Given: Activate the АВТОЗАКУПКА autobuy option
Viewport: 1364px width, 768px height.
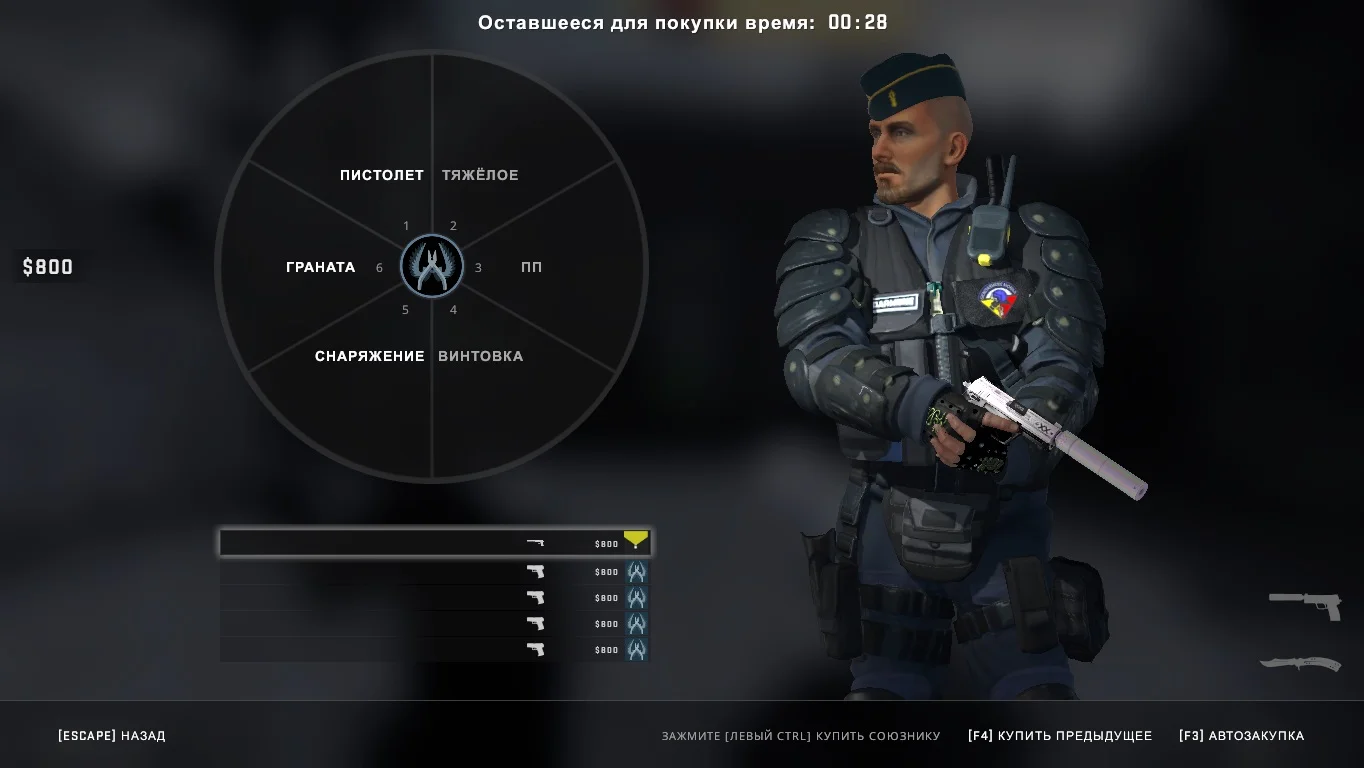Looking at the screenshot, I should click(x=1241, y=736).
